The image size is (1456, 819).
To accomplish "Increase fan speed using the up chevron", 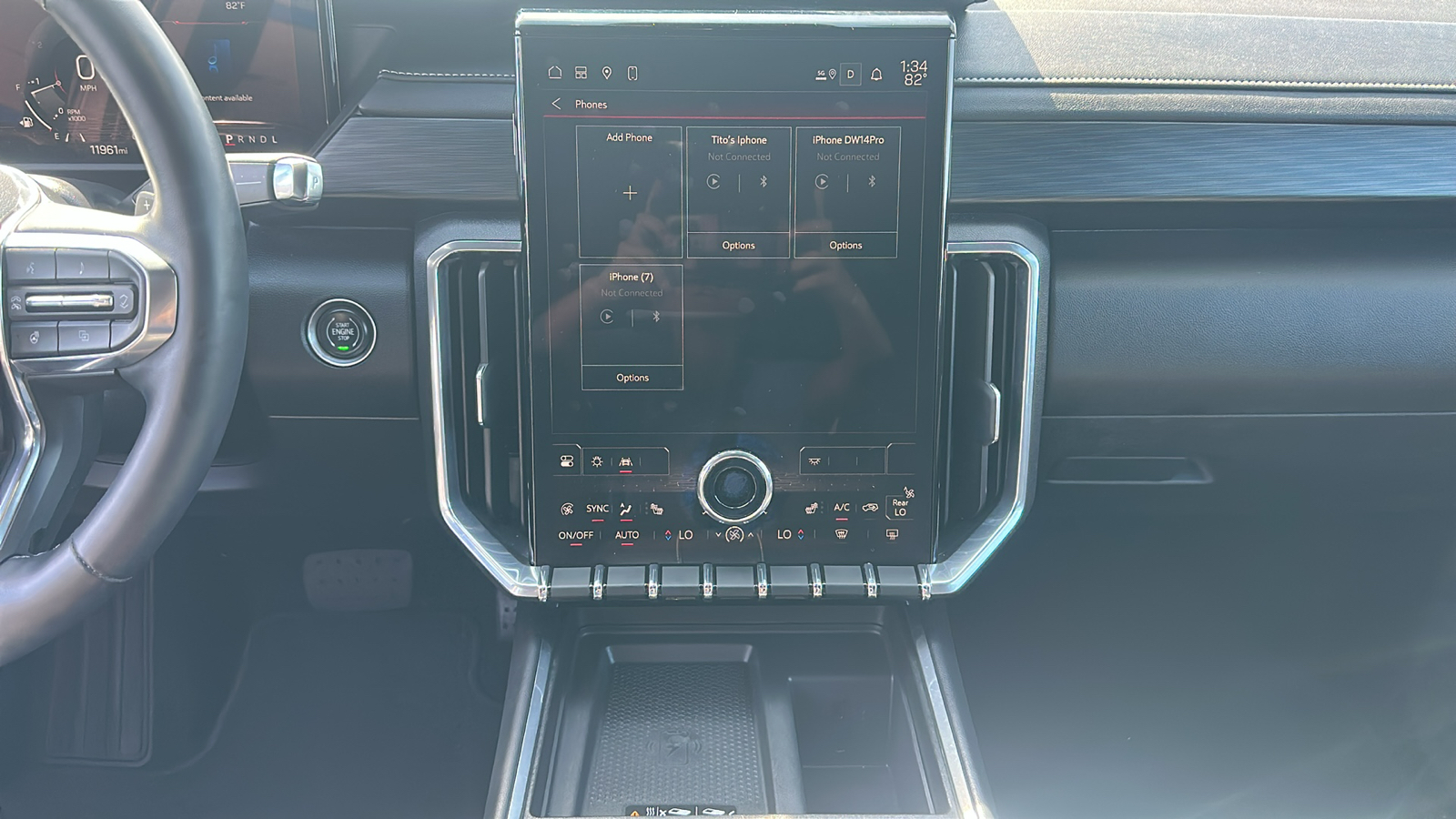I will (750, 534).
